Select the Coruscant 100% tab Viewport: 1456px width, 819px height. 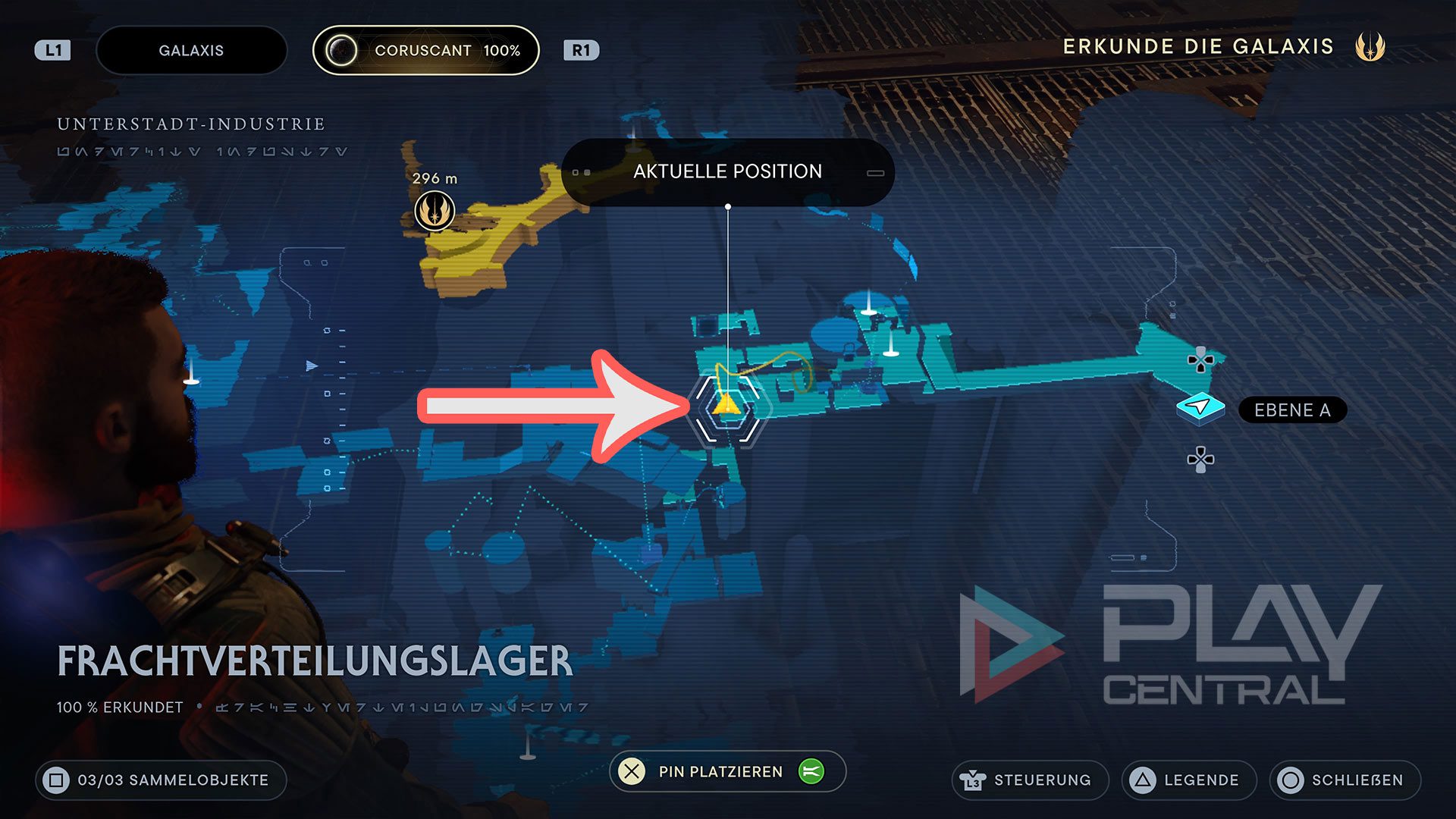point(425,50)
